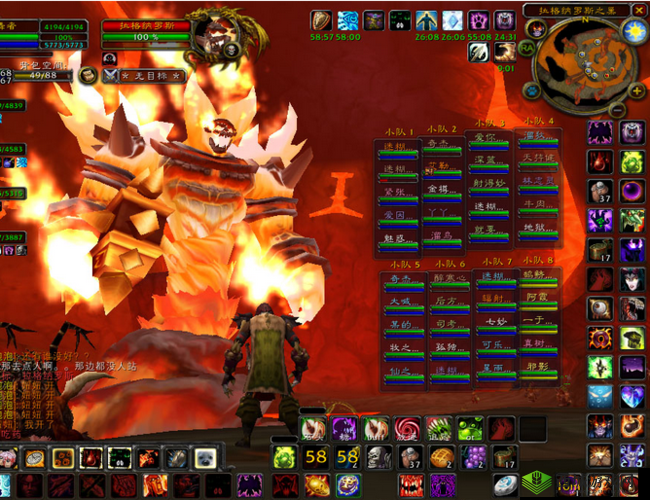Viewport: 650px width, 500px height.
Task: Click the green RA minimap button
Action: (x=528, y=45)
